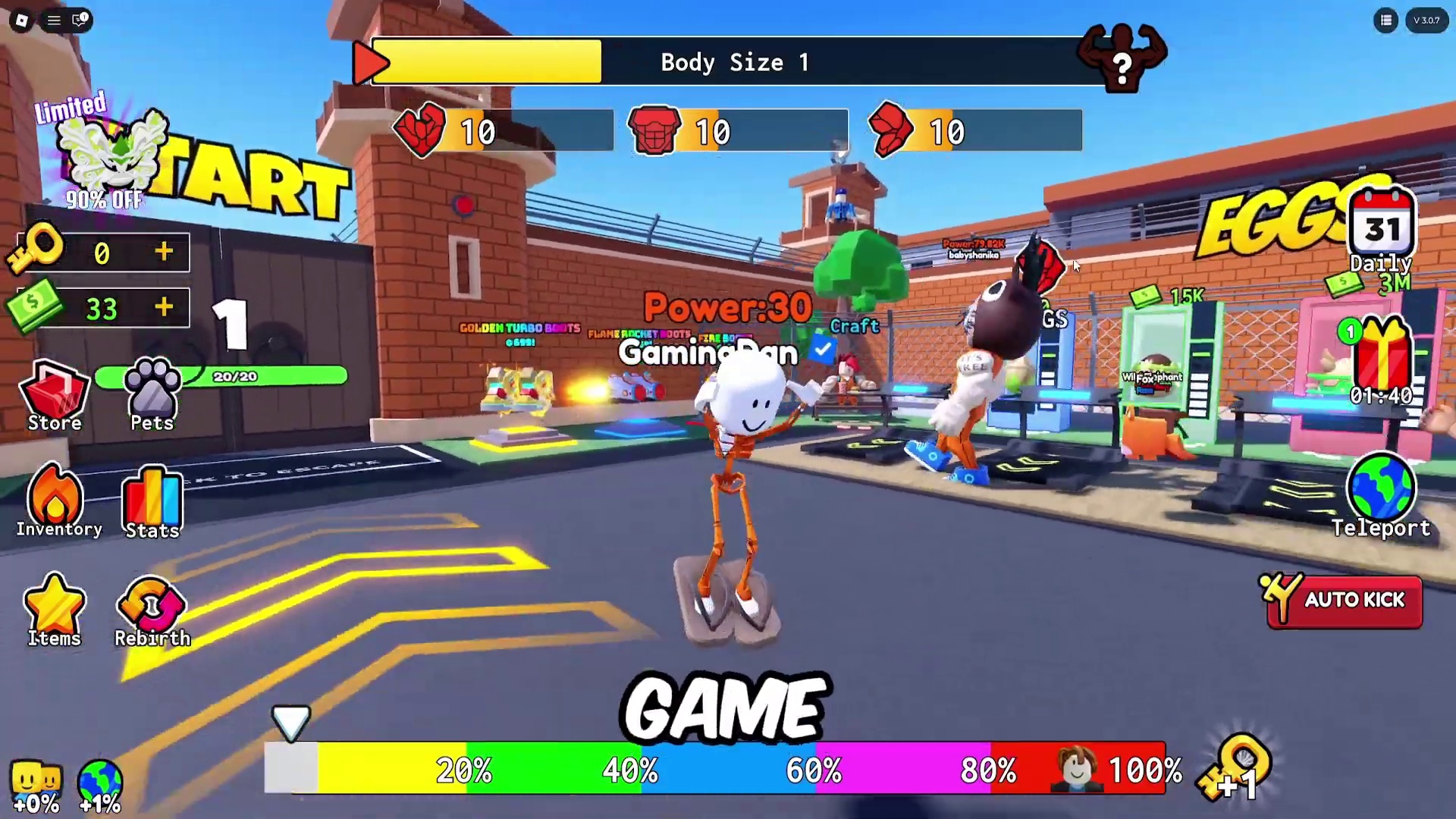This screenshot has width=1456, height=819.
Task: Open the Roblox hamburger menu
Action: point(54,20)
